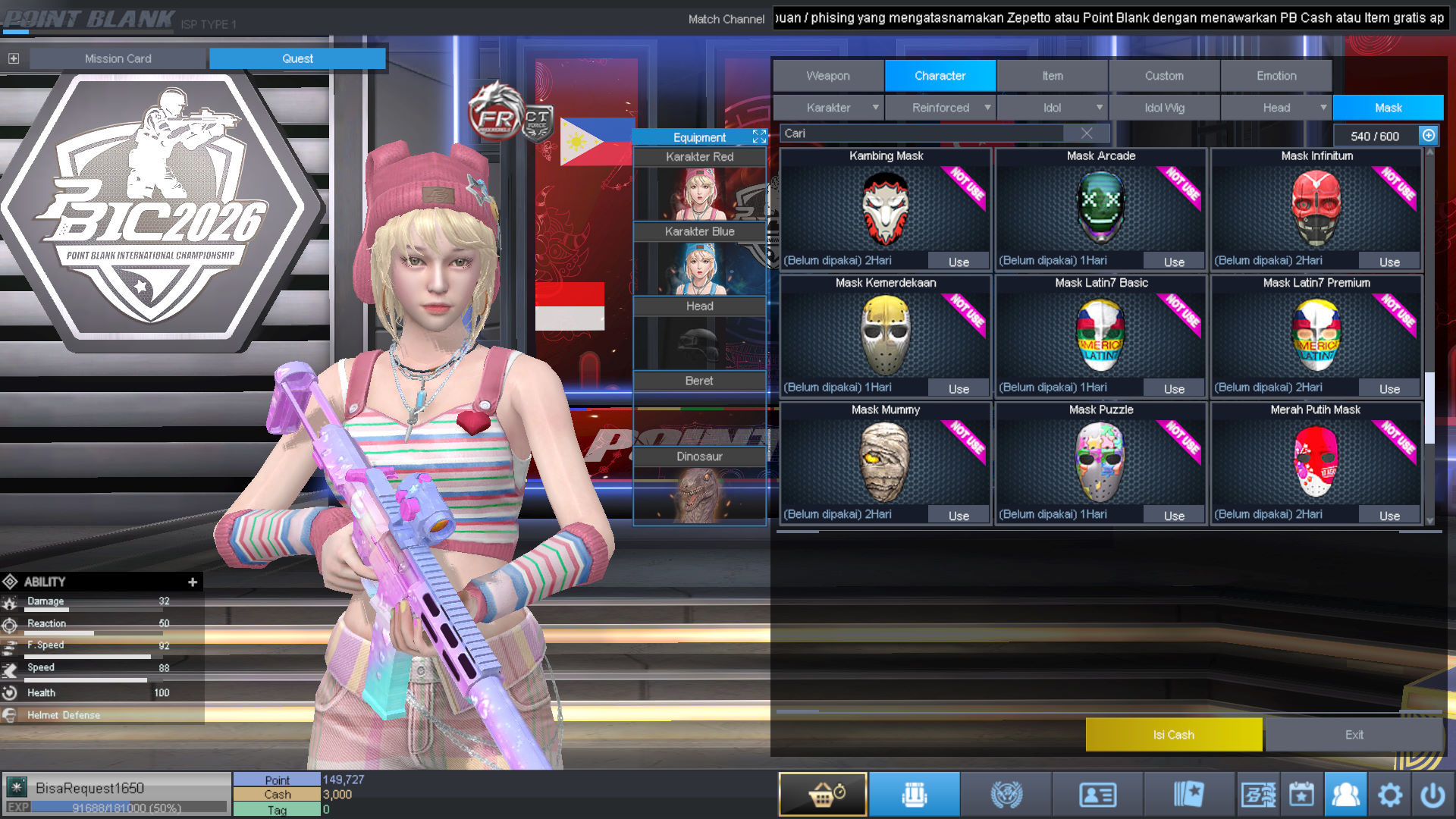Switch to the Weapon tab
This screenshot has width=1456, height=819.
[x=827, y=75]
